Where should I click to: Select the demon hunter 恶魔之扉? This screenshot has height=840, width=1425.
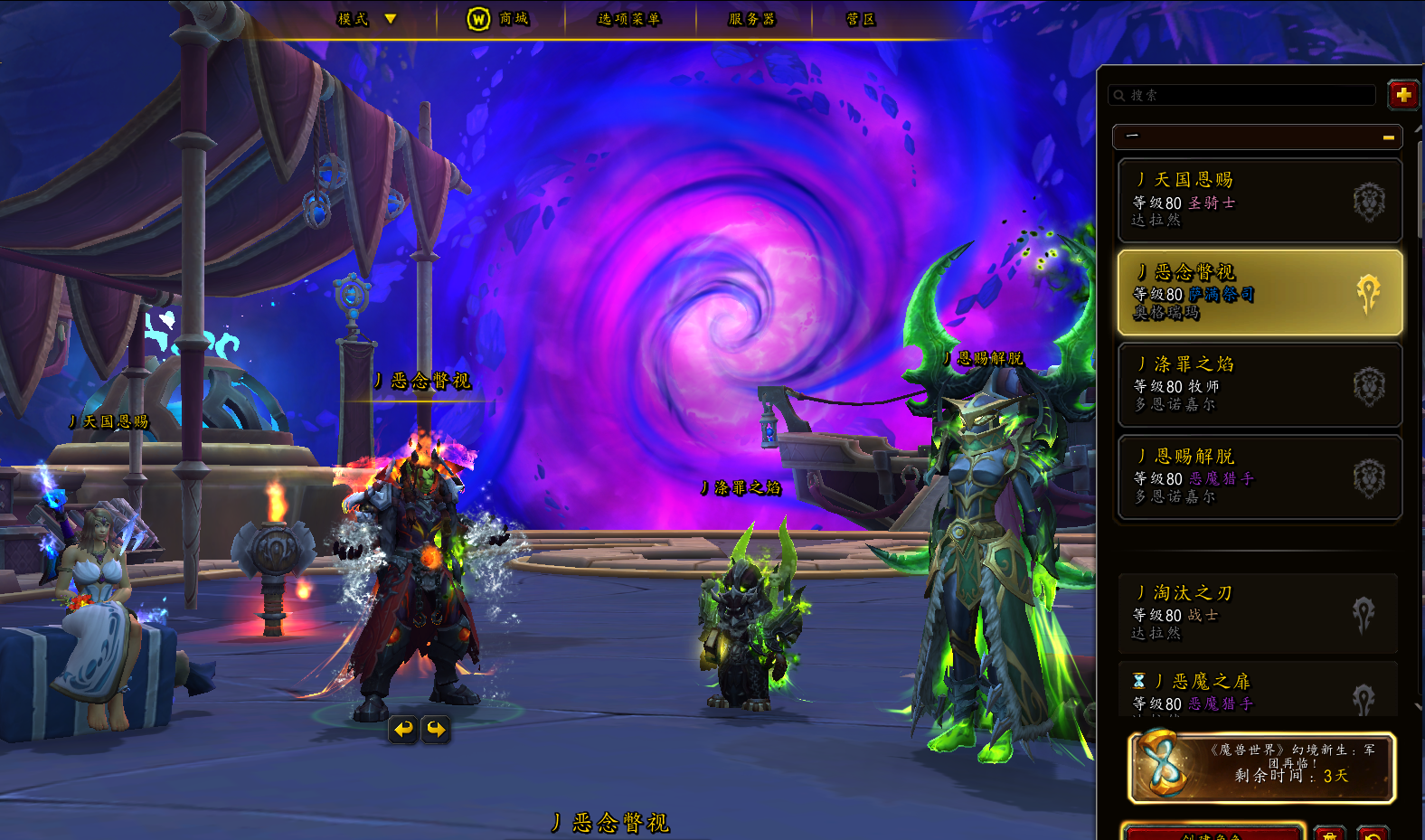coord(1258,692)
